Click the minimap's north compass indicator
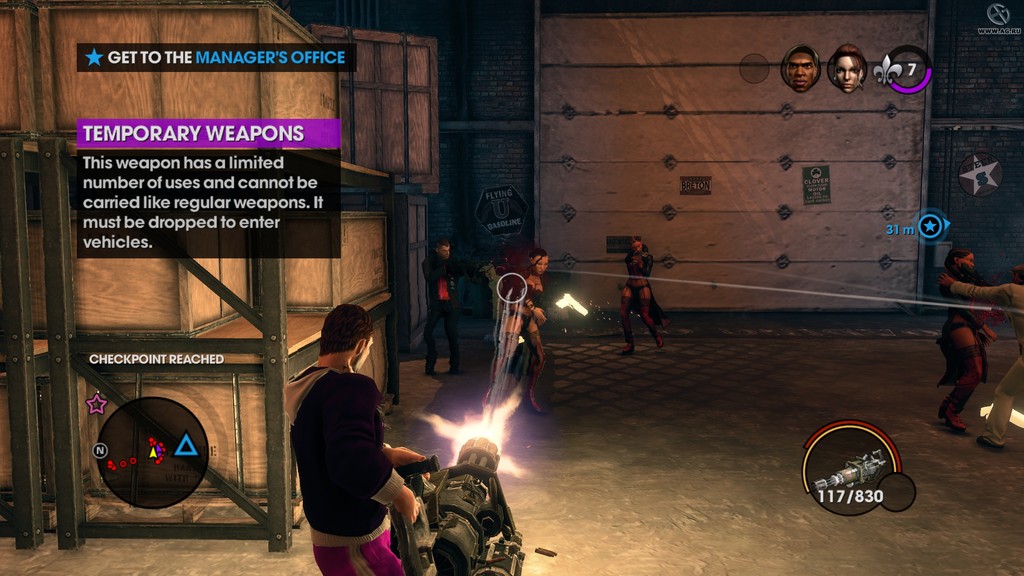Image resolution: width=1024 pixels, height=576 pixels. pyautogui.click(x=100, y=450)
